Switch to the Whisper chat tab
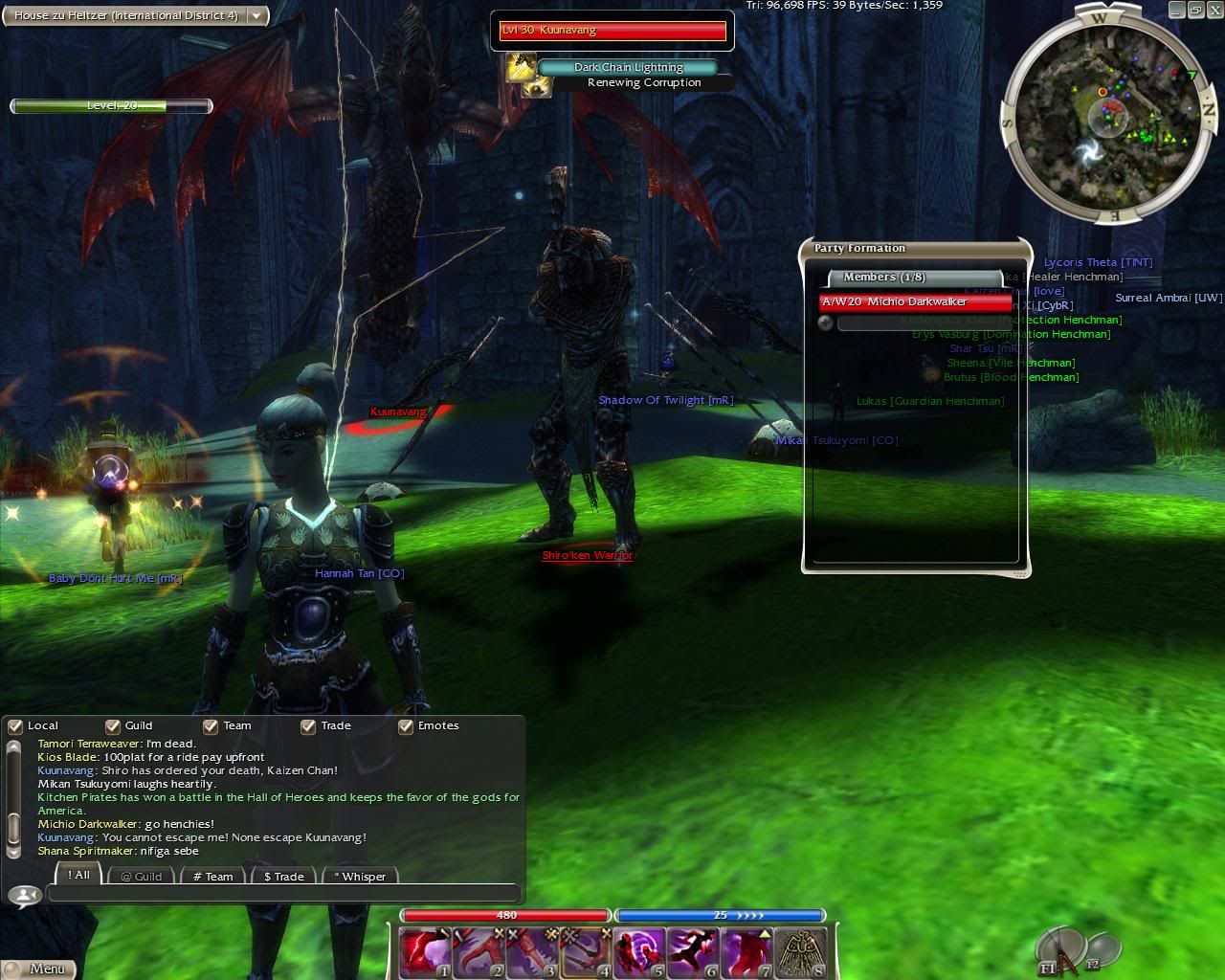The image size is (1225, 980). point(360,876)
